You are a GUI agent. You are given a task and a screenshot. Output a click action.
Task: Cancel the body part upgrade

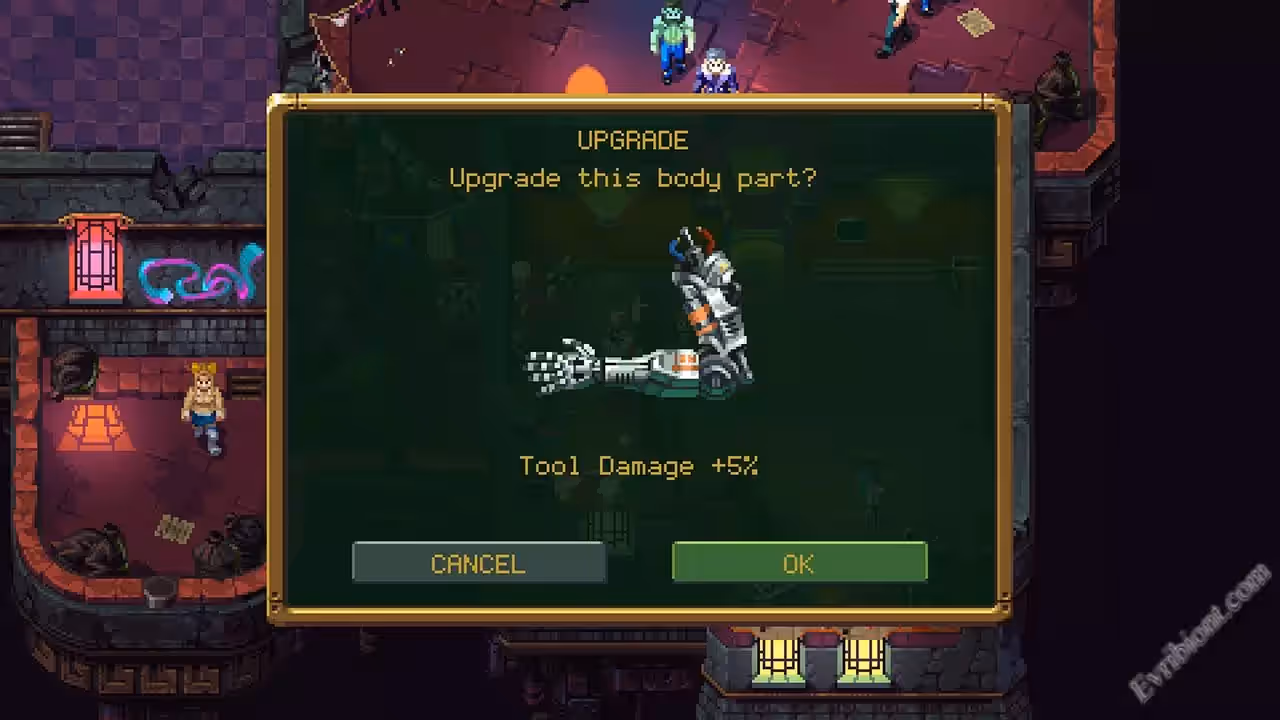point(478,563)
